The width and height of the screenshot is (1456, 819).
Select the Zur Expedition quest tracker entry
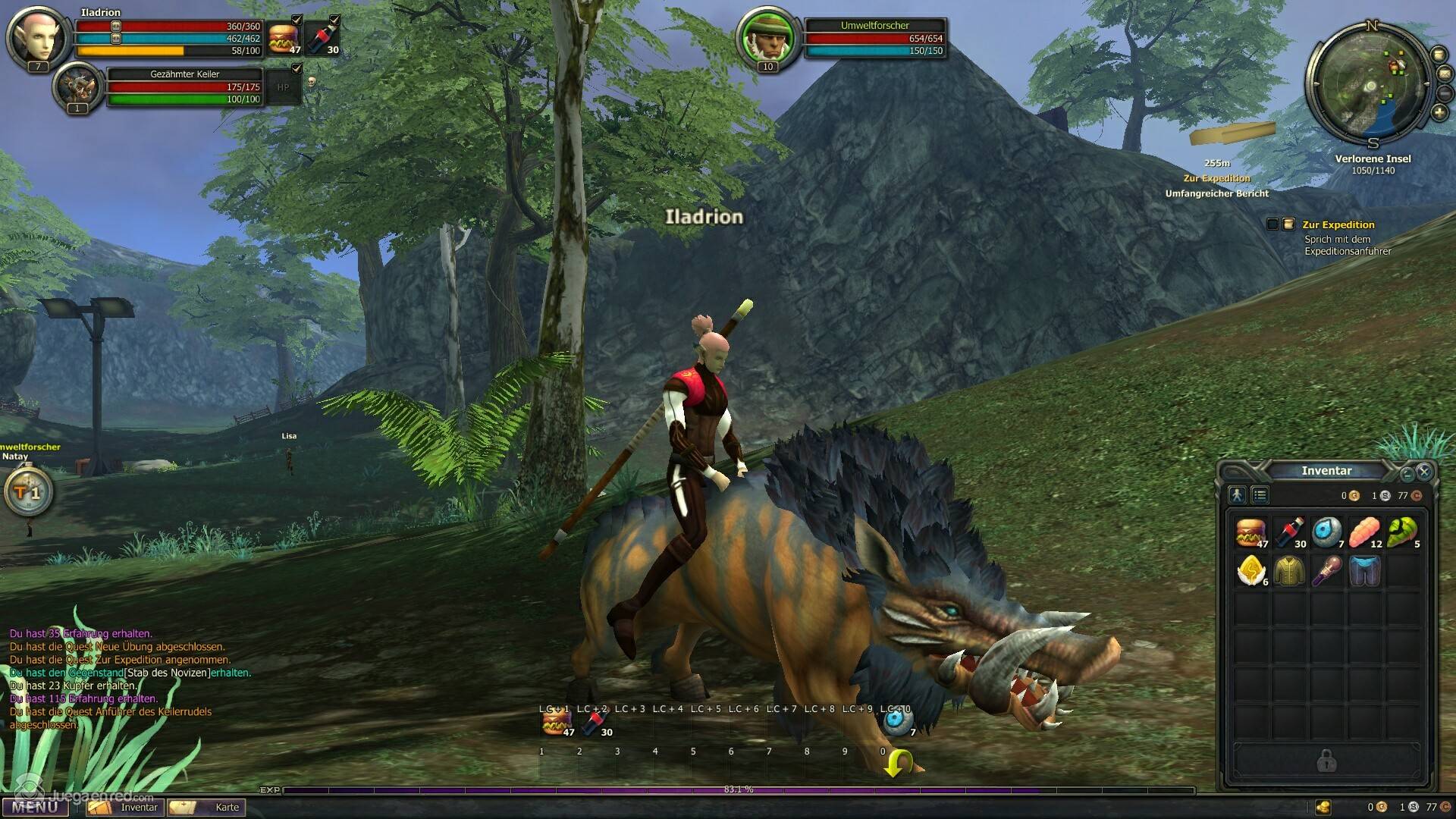[1338, 224]
